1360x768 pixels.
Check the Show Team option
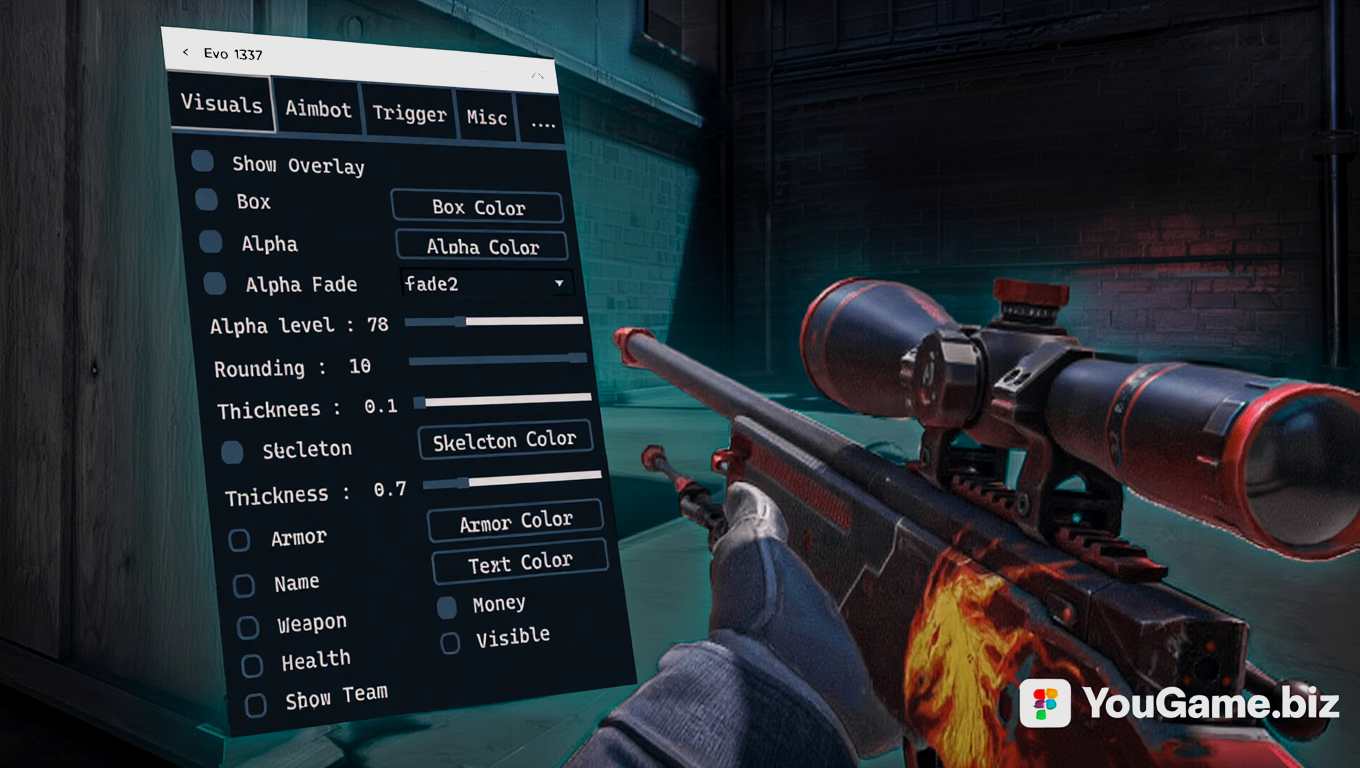(256, 705)
